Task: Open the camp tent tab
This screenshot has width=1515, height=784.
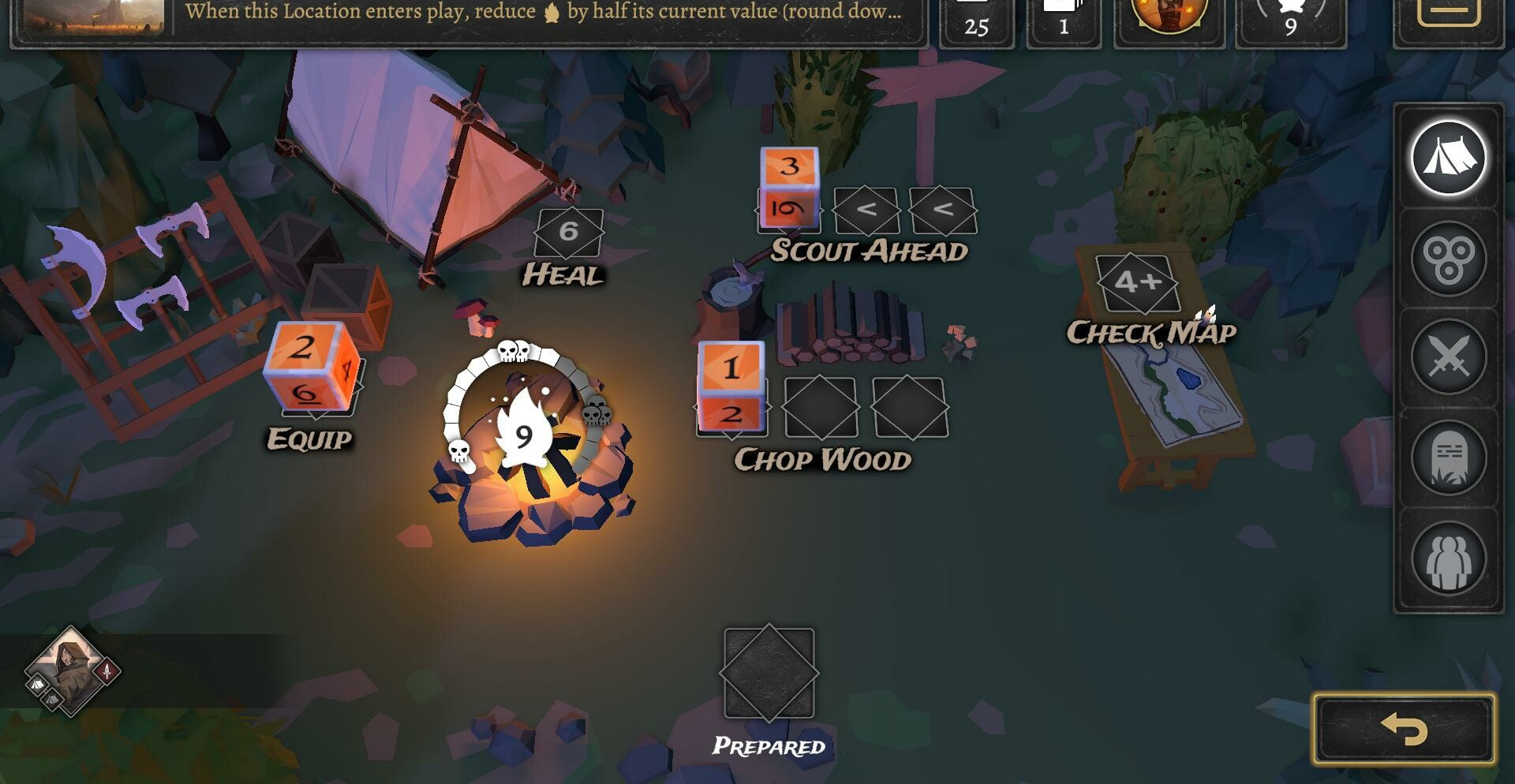Action: (x=1448, y=158)
